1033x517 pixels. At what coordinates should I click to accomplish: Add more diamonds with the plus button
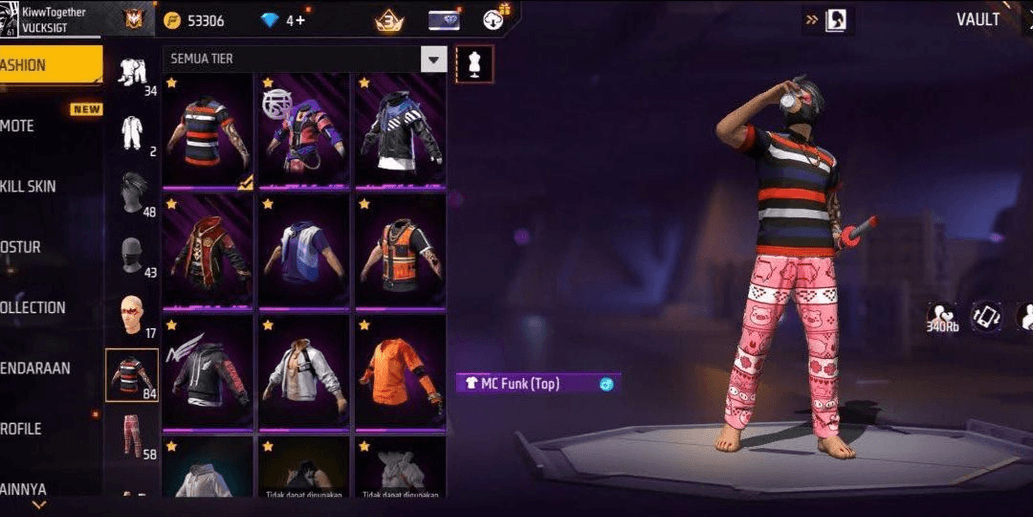pos(300,21)
